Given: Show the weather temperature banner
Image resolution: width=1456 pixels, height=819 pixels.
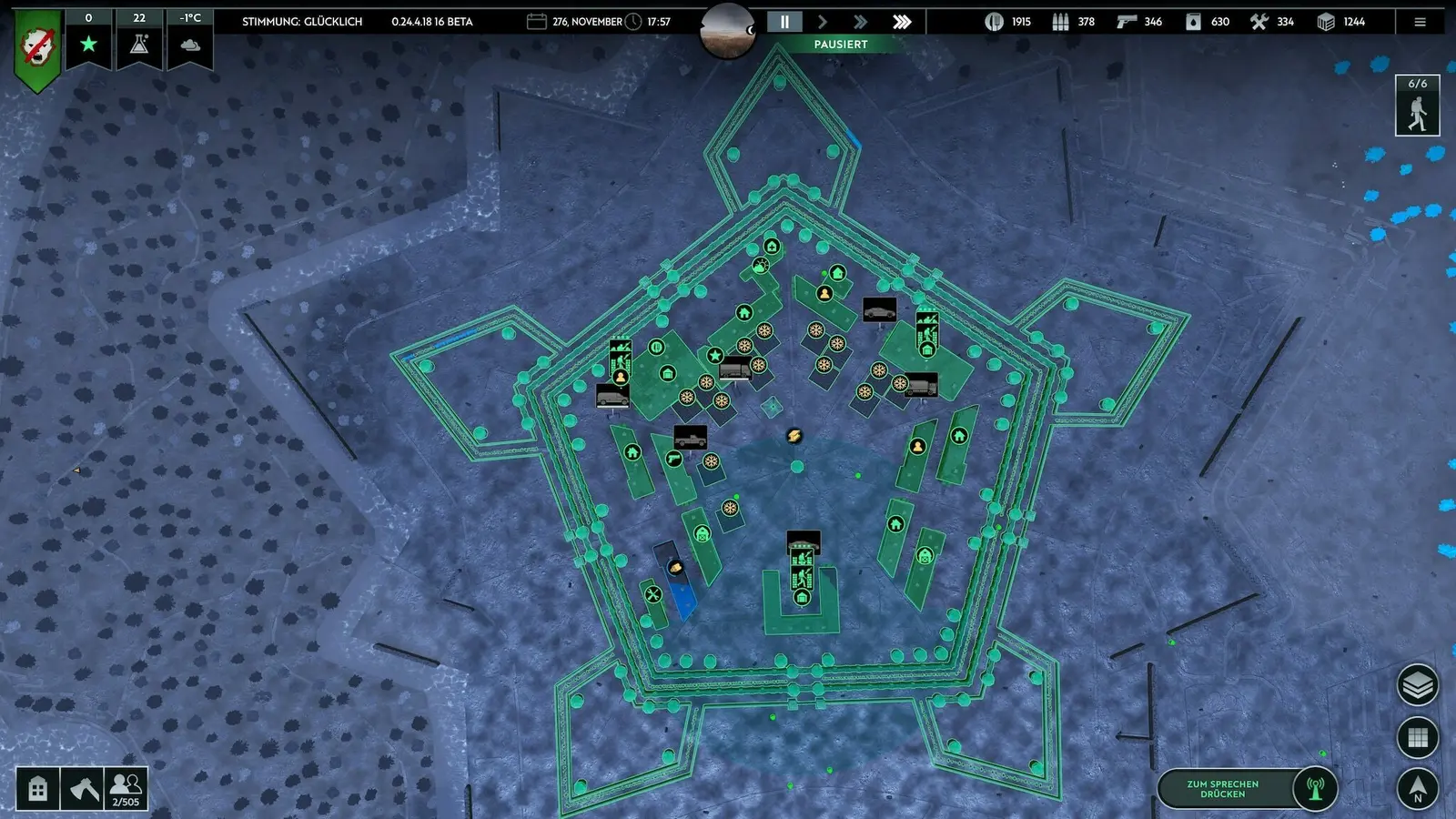Looking at the screenshot, I should (x=190, y=39).
